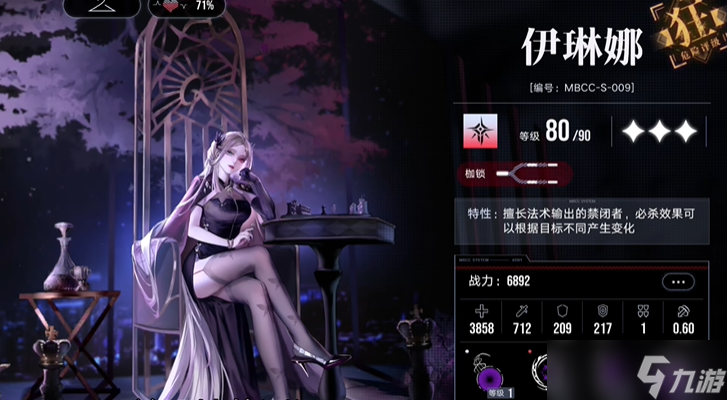
Task: Show more stats with the ellipsis button
Action: [x=681, y=282]
